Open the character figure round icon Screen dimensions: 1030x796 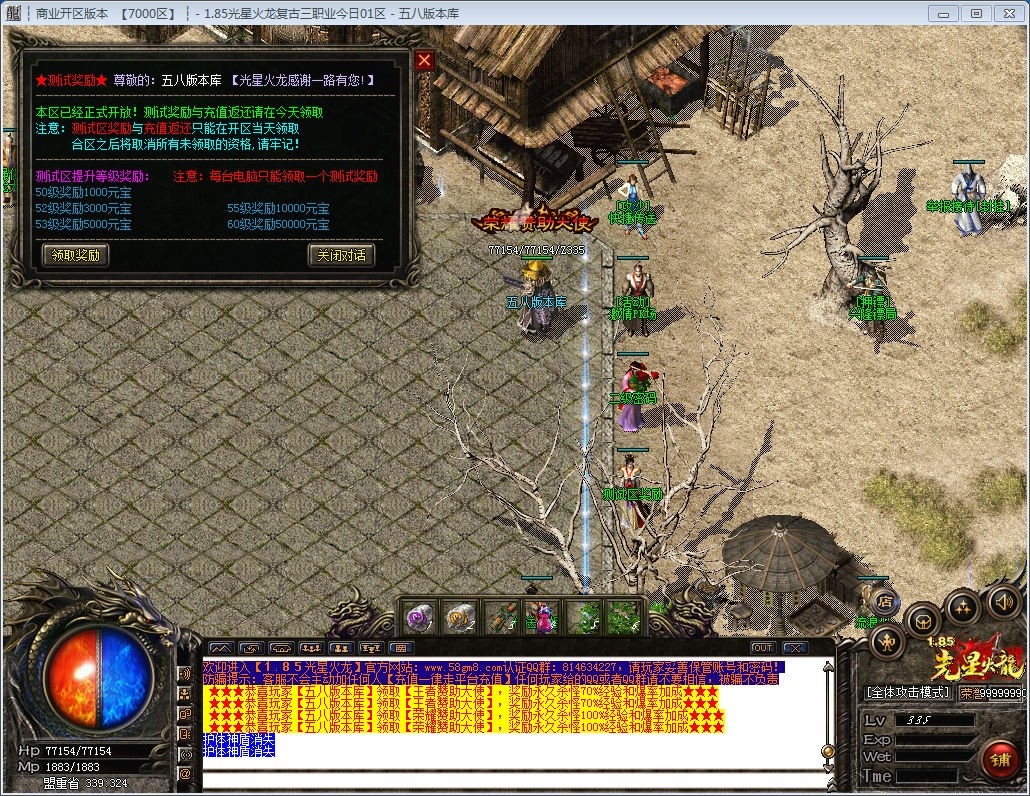(x=888, y=641)
